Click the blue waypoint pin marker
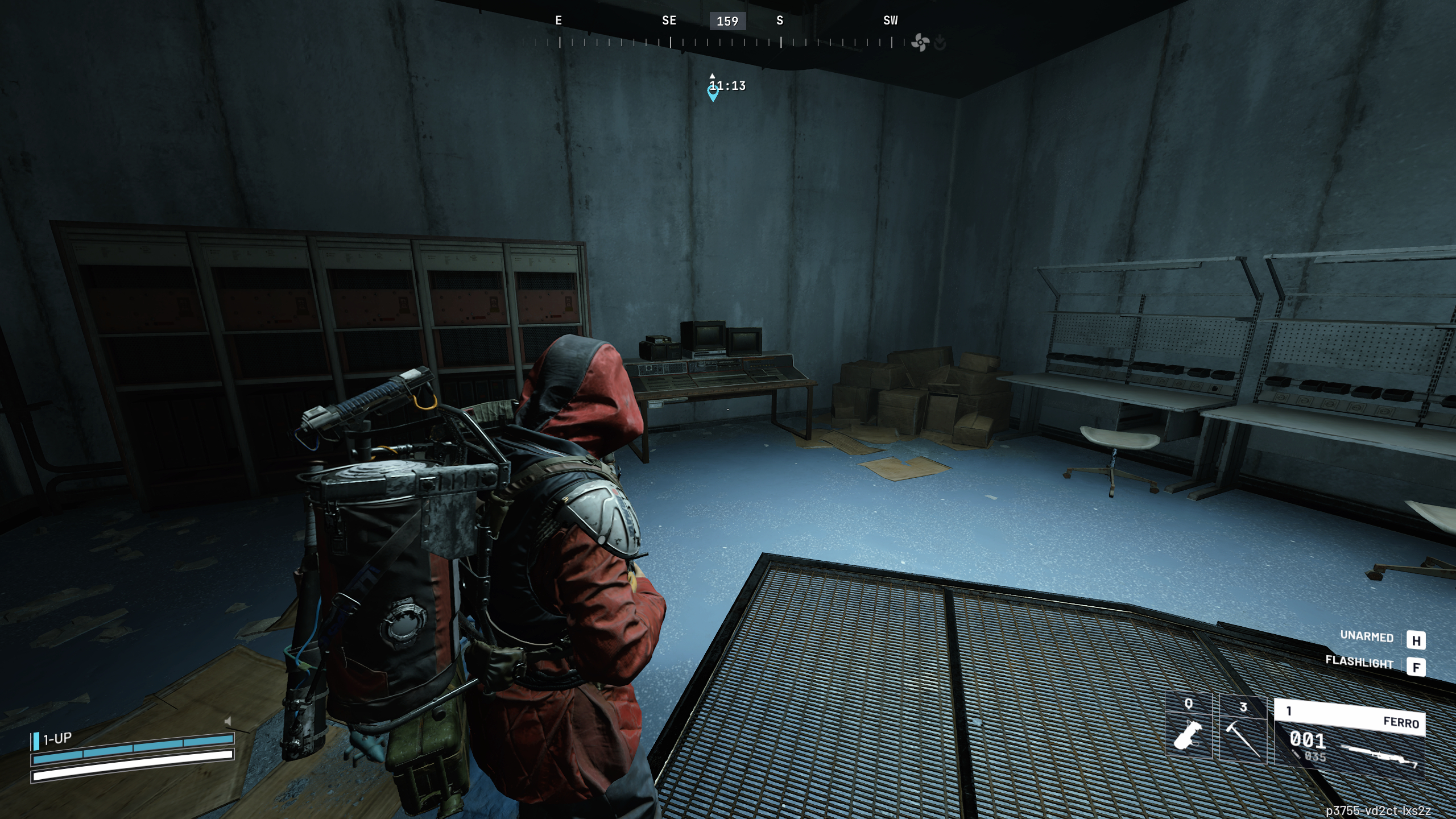The height and width of the screenshot is (819, 1456). tap(713, 93)
